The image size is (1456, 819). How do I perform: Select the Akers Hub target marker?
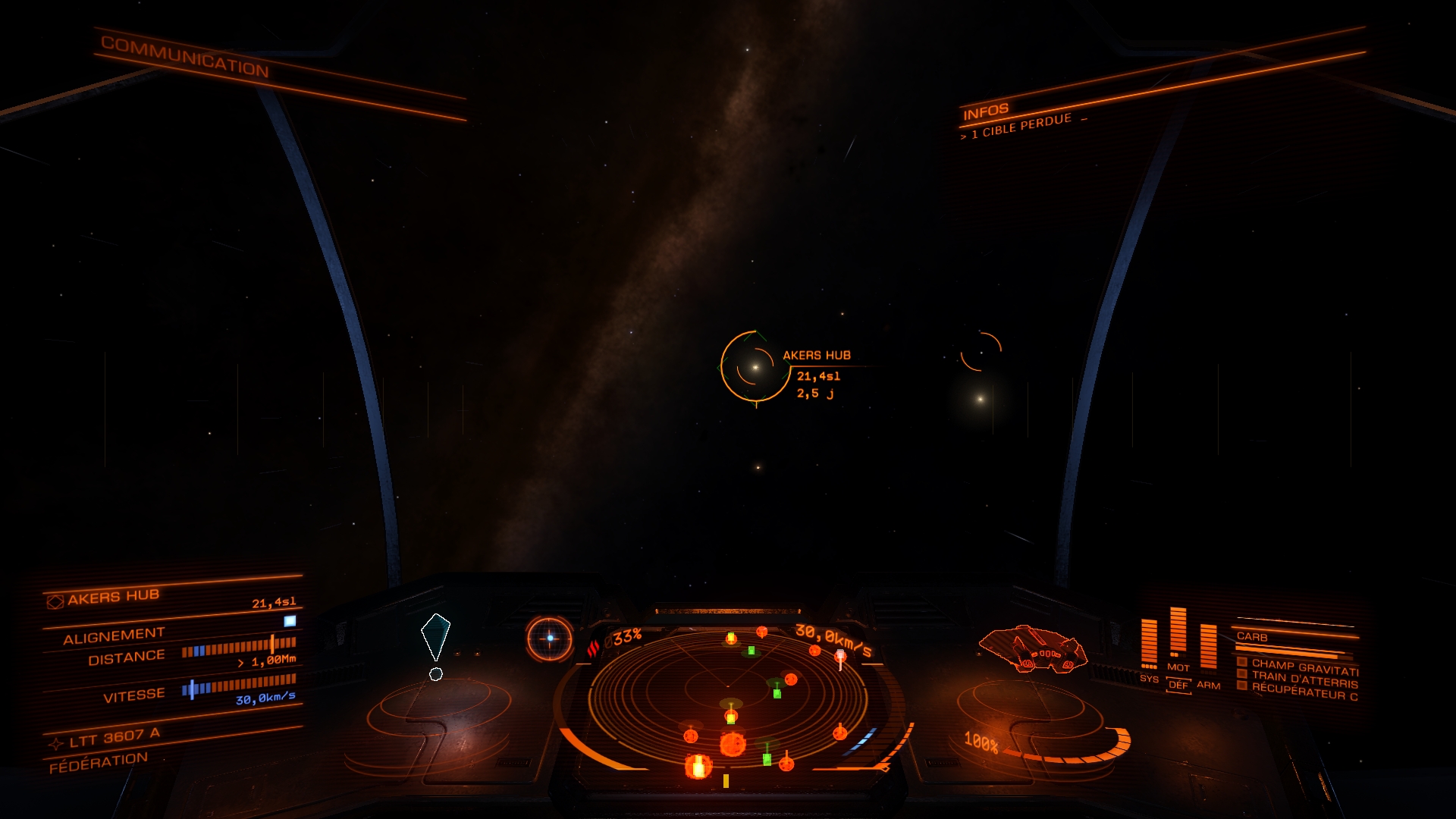coord(755,367)
